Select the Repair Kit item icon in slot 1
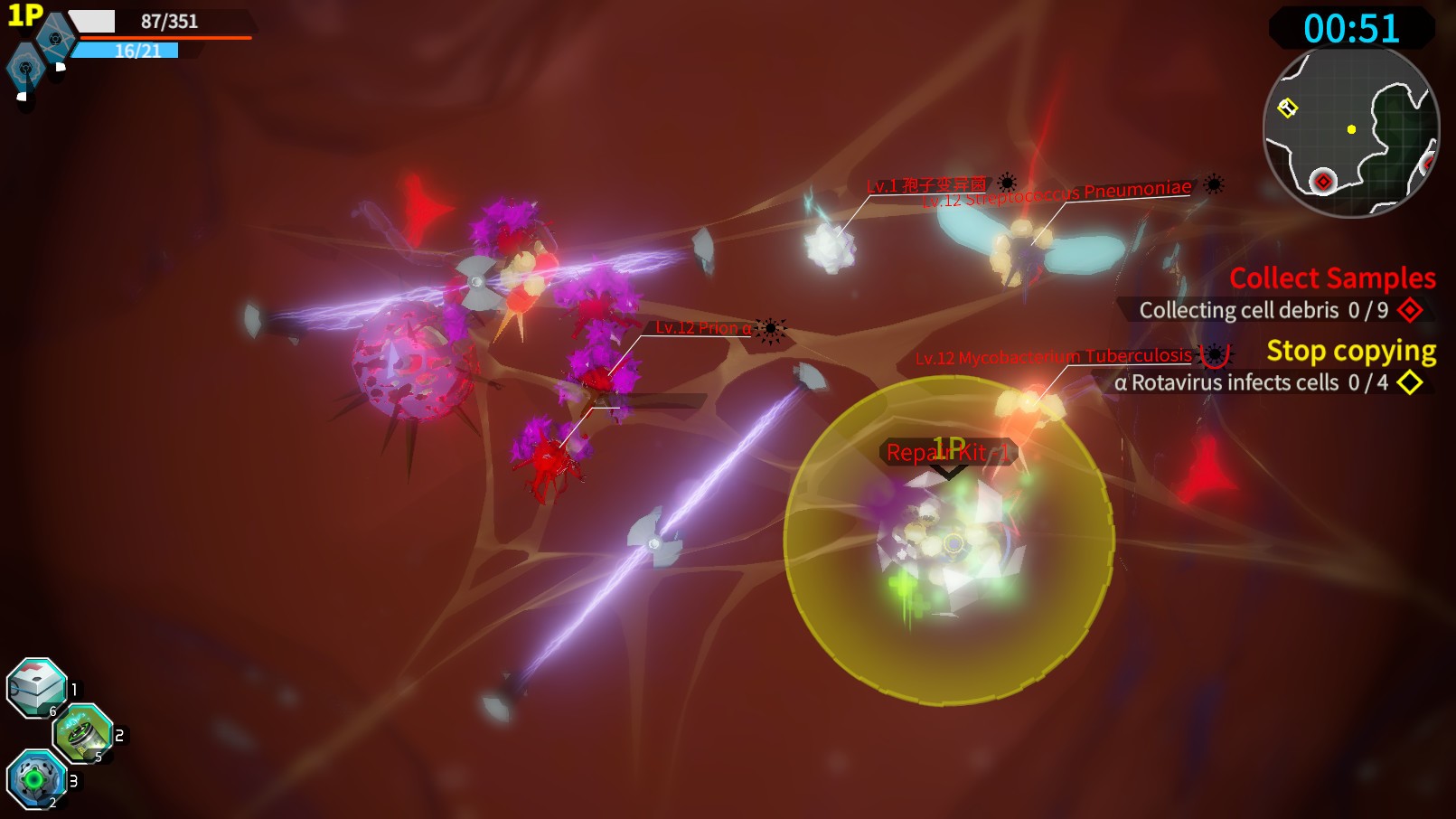Viewport: 1456px width, 819px height. [34, 690]
